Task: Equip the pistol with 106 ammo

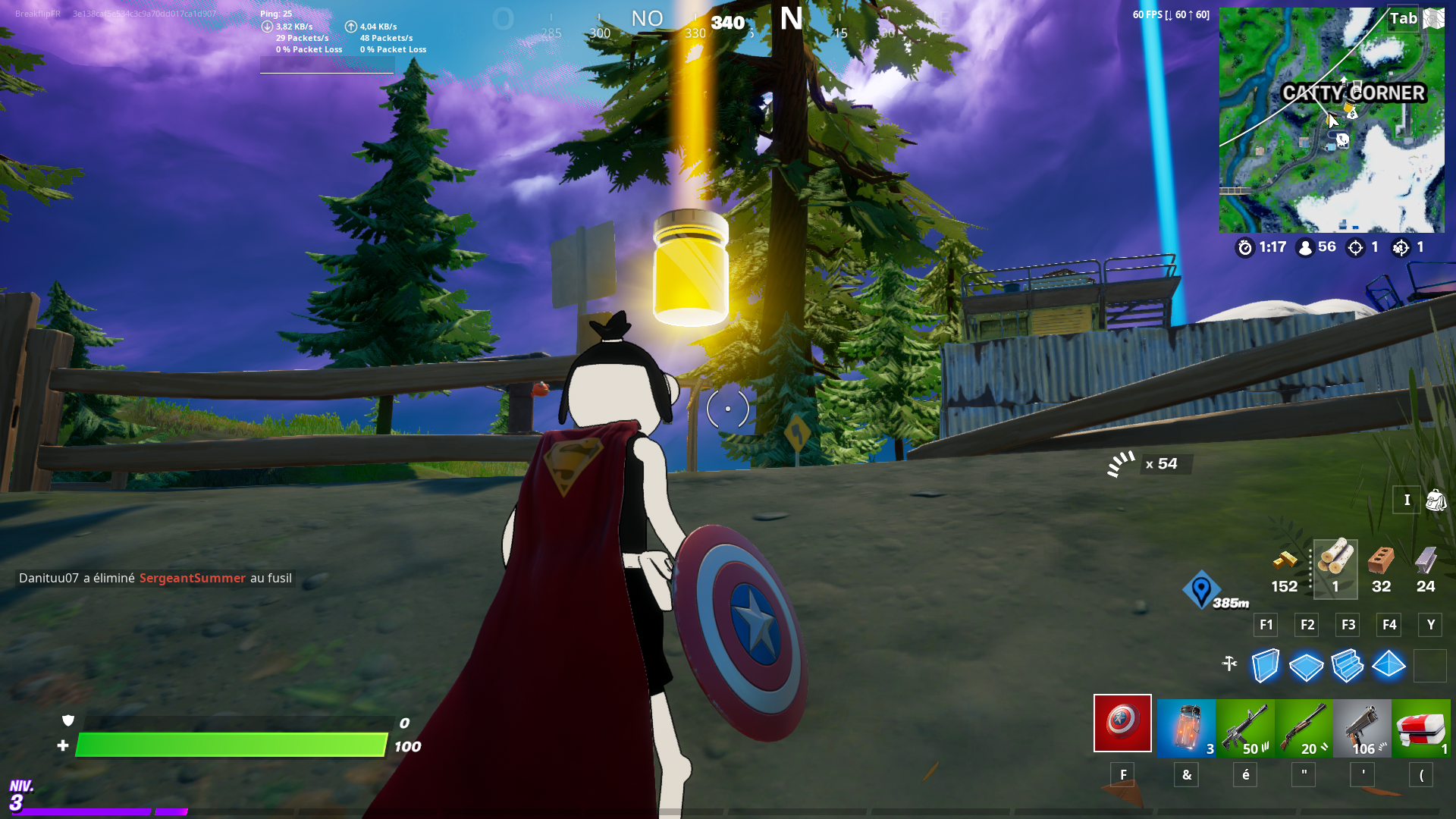Action: click(x=1362, y=728)
